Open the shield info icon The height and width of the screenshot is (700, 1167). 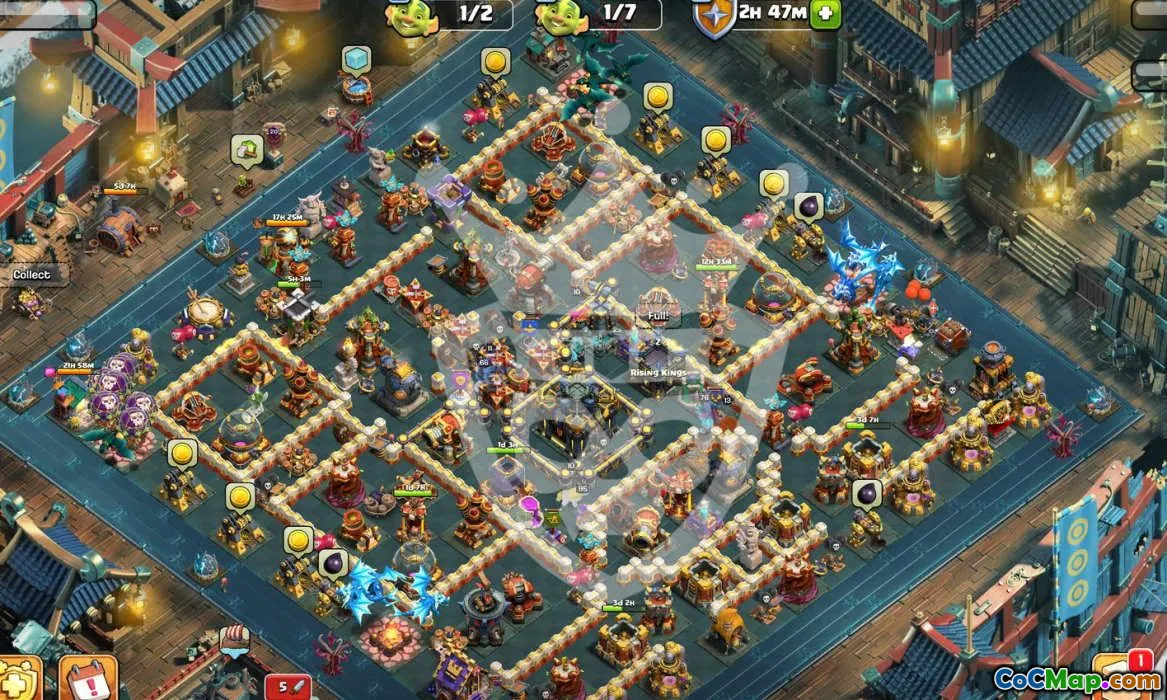point(713,17)
